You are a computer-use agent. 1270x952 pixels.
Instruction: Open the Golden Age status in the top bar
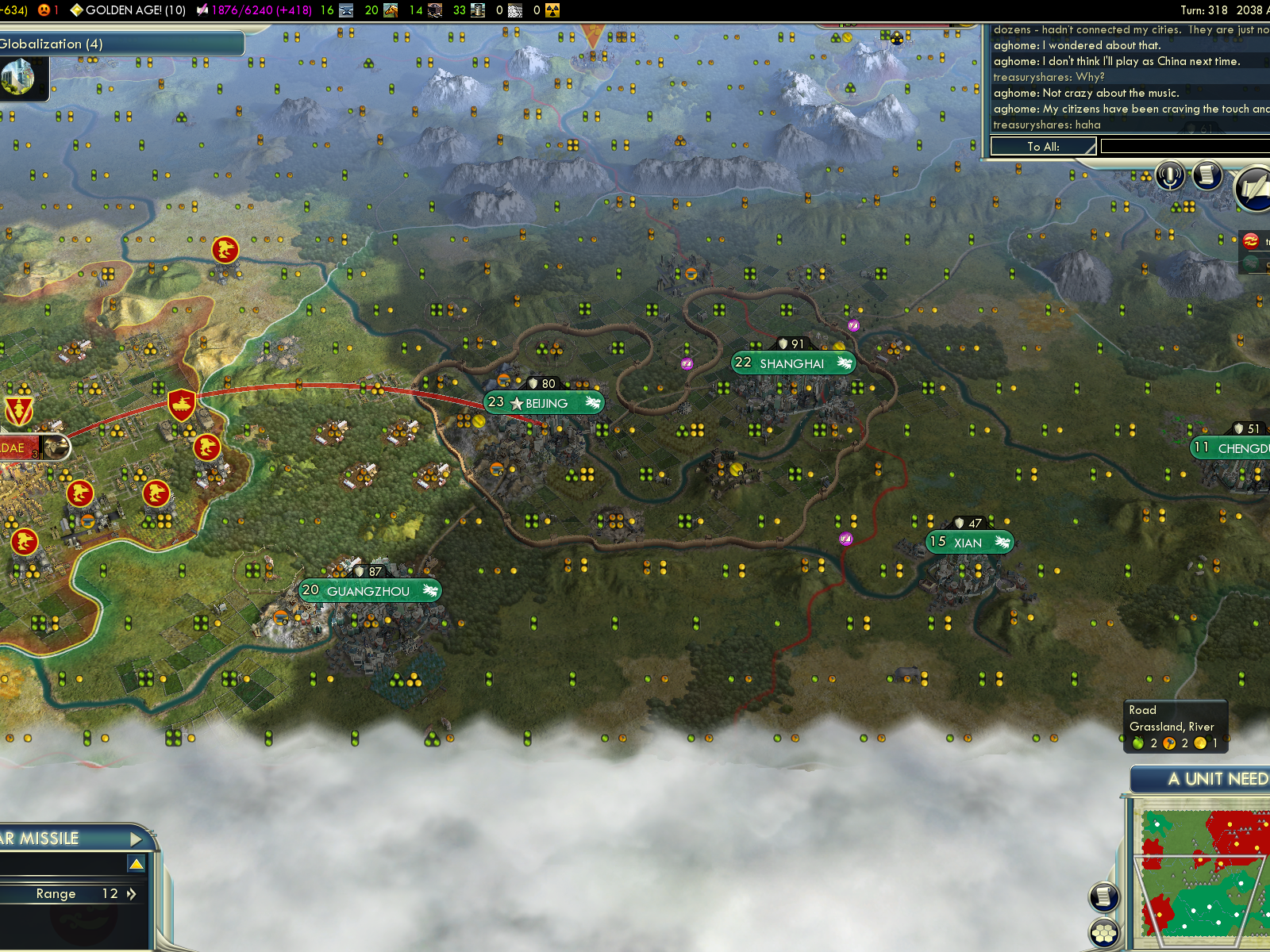point(129,10)
